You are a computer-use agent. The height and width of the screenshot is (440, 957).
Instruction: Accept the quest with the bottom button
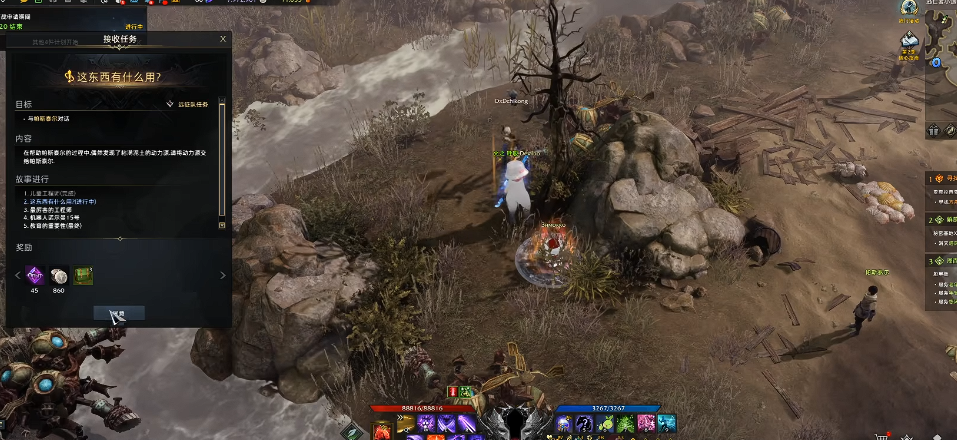coord(119,313)
